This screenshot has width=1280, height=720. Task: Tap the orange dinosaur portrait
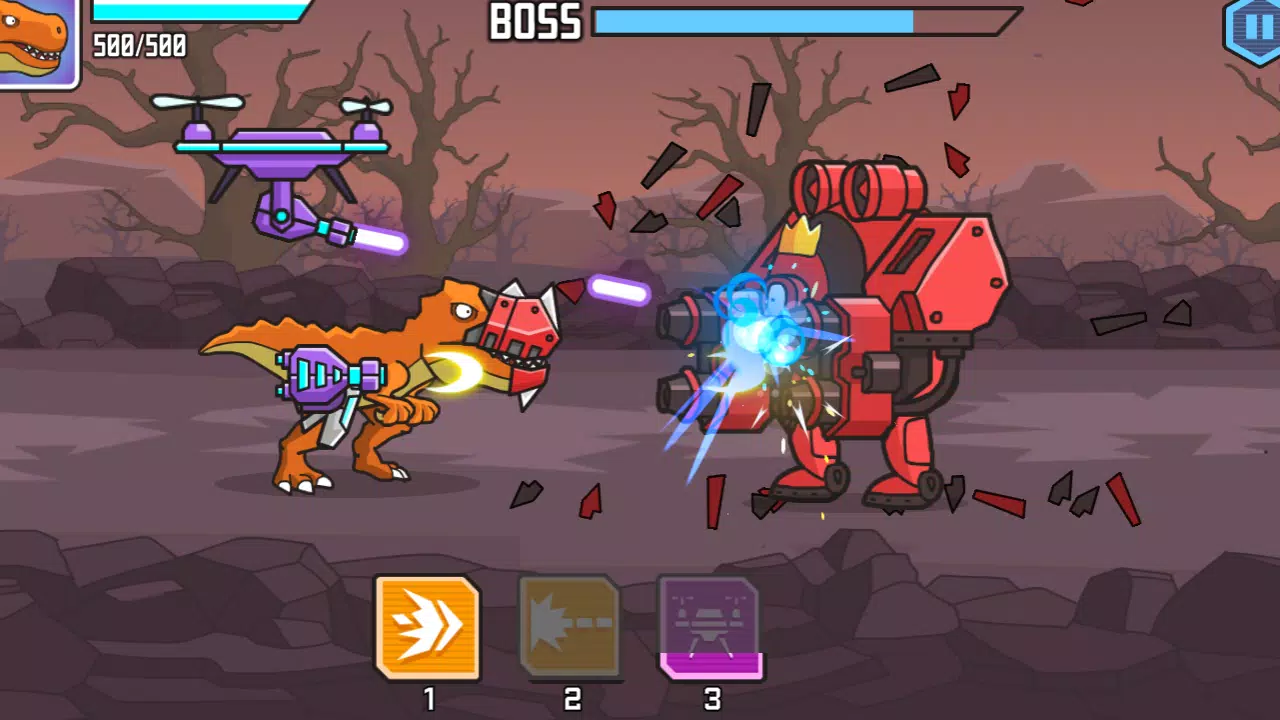[36, 36]
